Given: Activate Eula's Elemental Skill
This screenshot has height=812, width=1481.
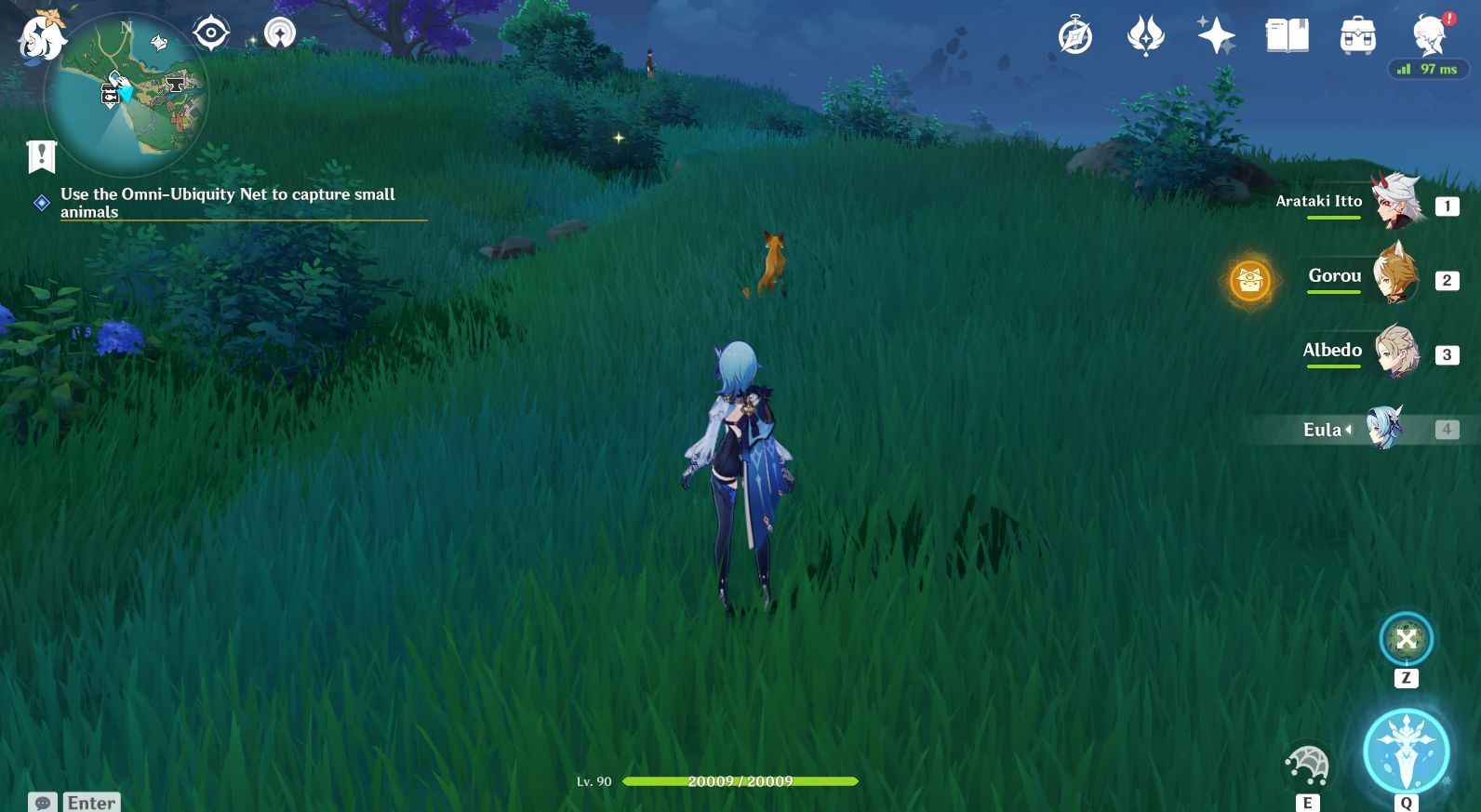Looking at the screenshot, I should pyautogui.click(x=1307, y=766).
